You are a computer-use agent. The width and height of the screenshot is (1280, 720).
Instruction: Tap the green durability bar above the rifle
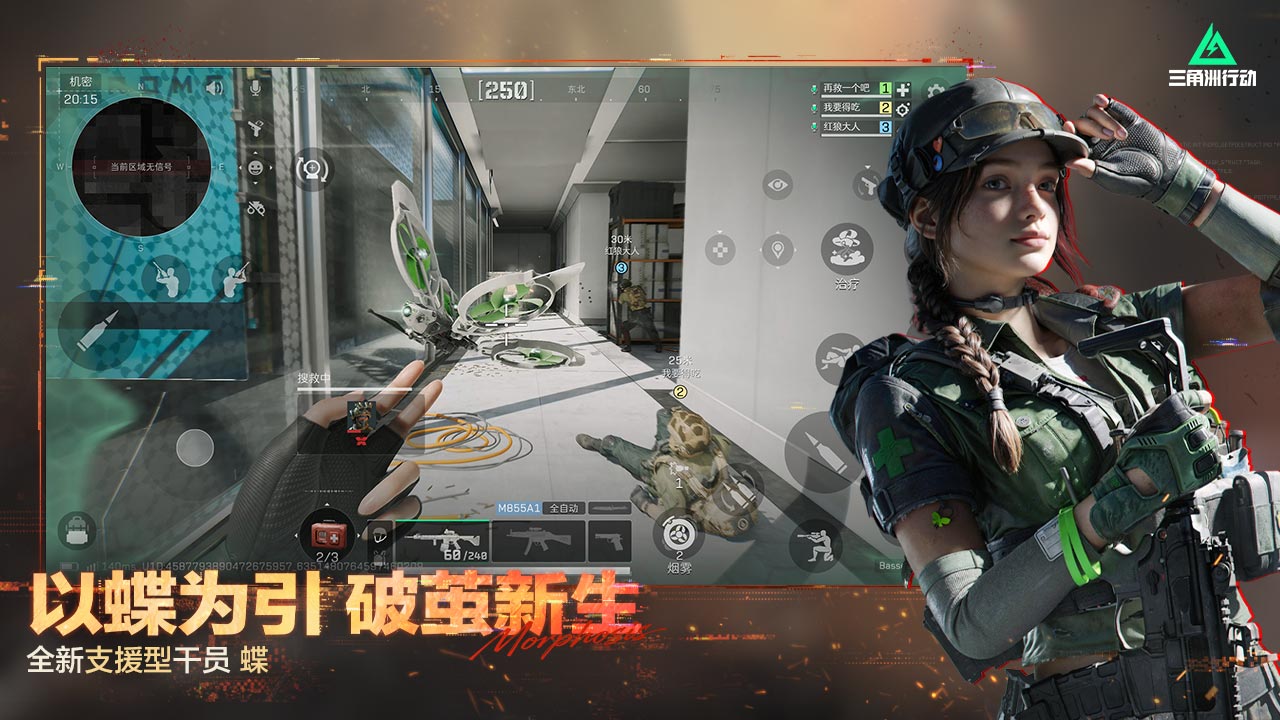[x=442, y=520]
